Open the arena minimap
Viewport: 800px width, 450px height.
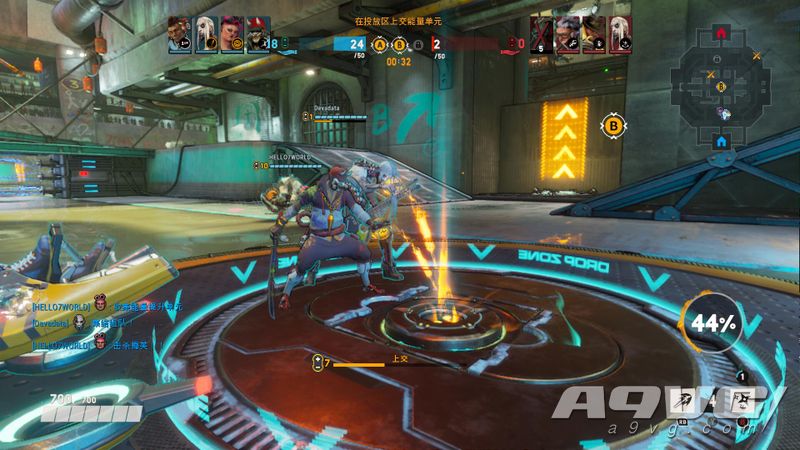tap(721, 87)
